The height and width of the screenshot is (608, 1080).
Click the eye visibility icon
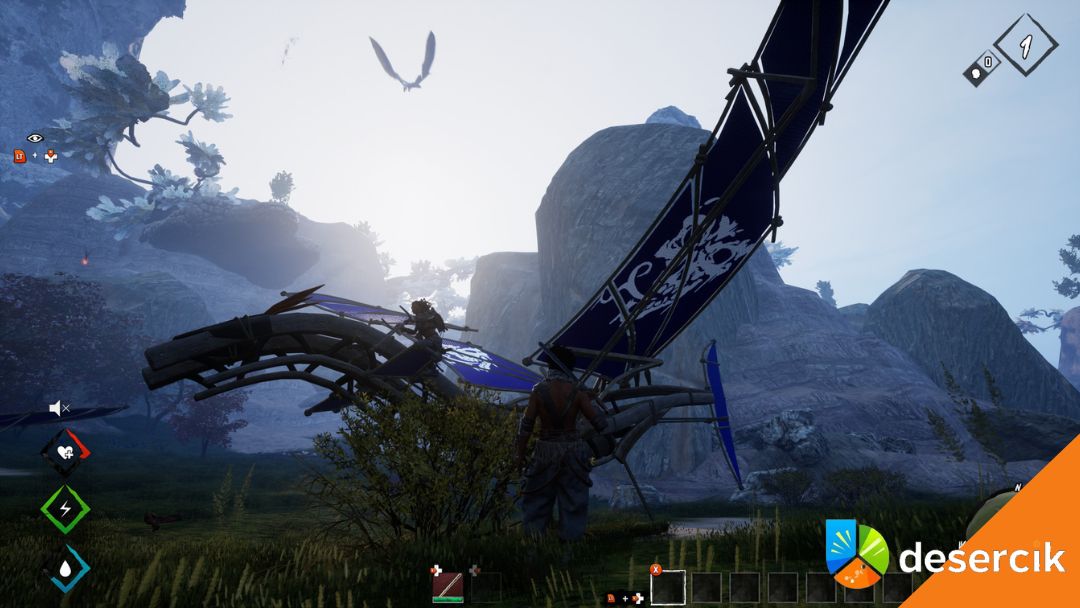click(x=35, y=138)
